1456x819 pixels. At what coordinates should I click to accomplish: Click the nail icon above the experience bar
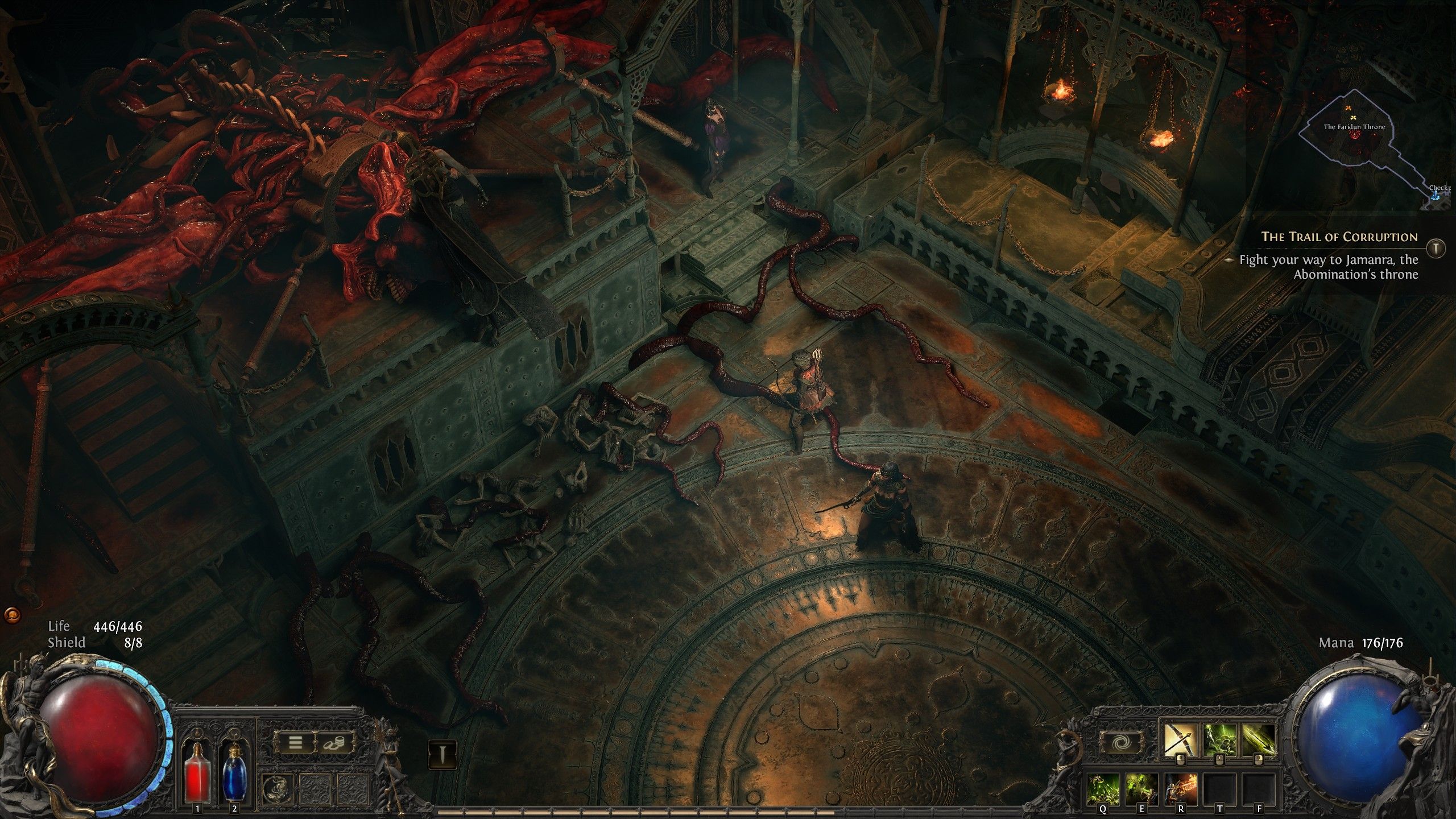pyautogui.click(x=442, y=754)
